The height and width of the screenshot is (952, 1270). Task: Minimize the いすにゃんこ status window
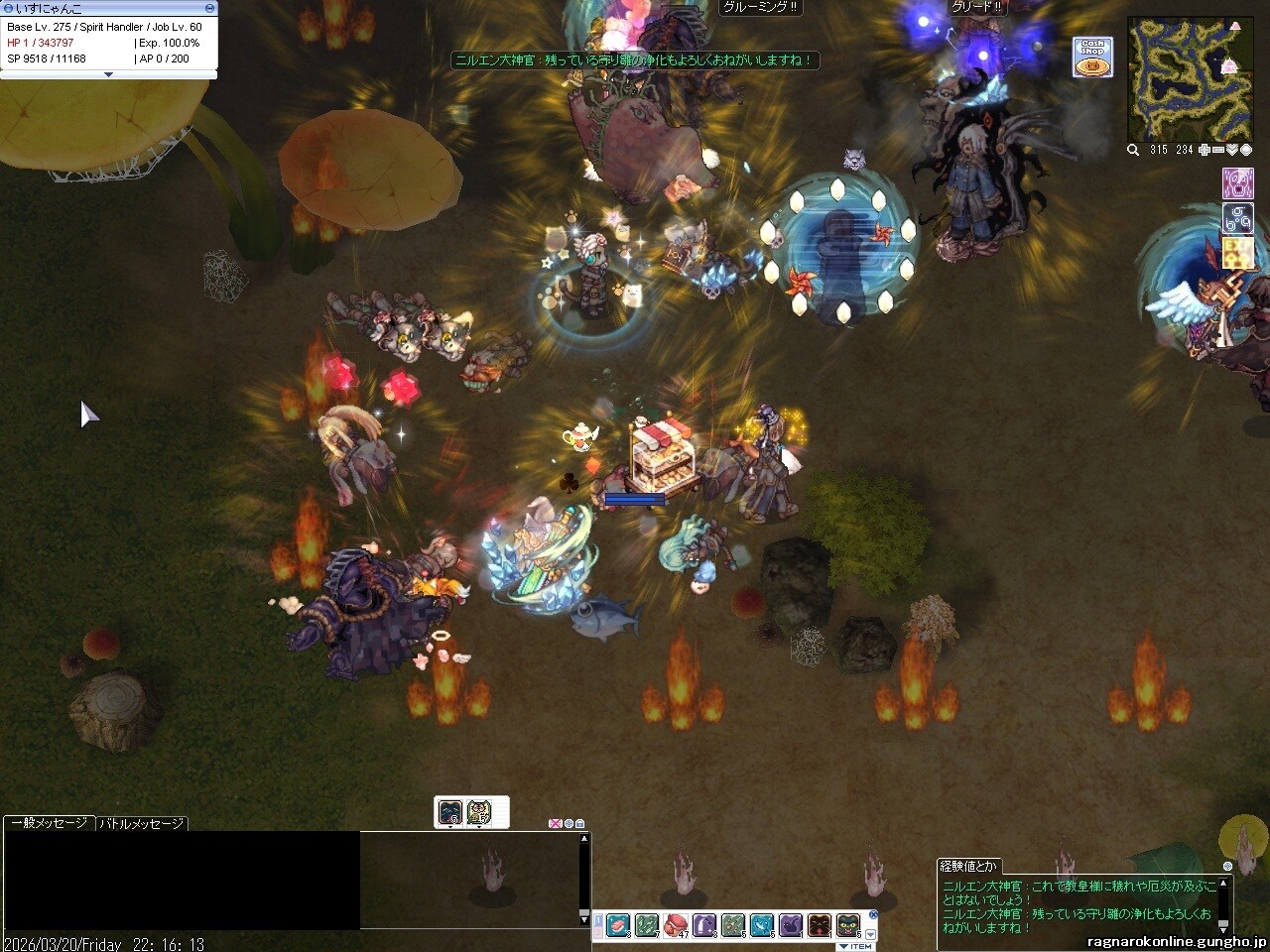pos(209,8)
